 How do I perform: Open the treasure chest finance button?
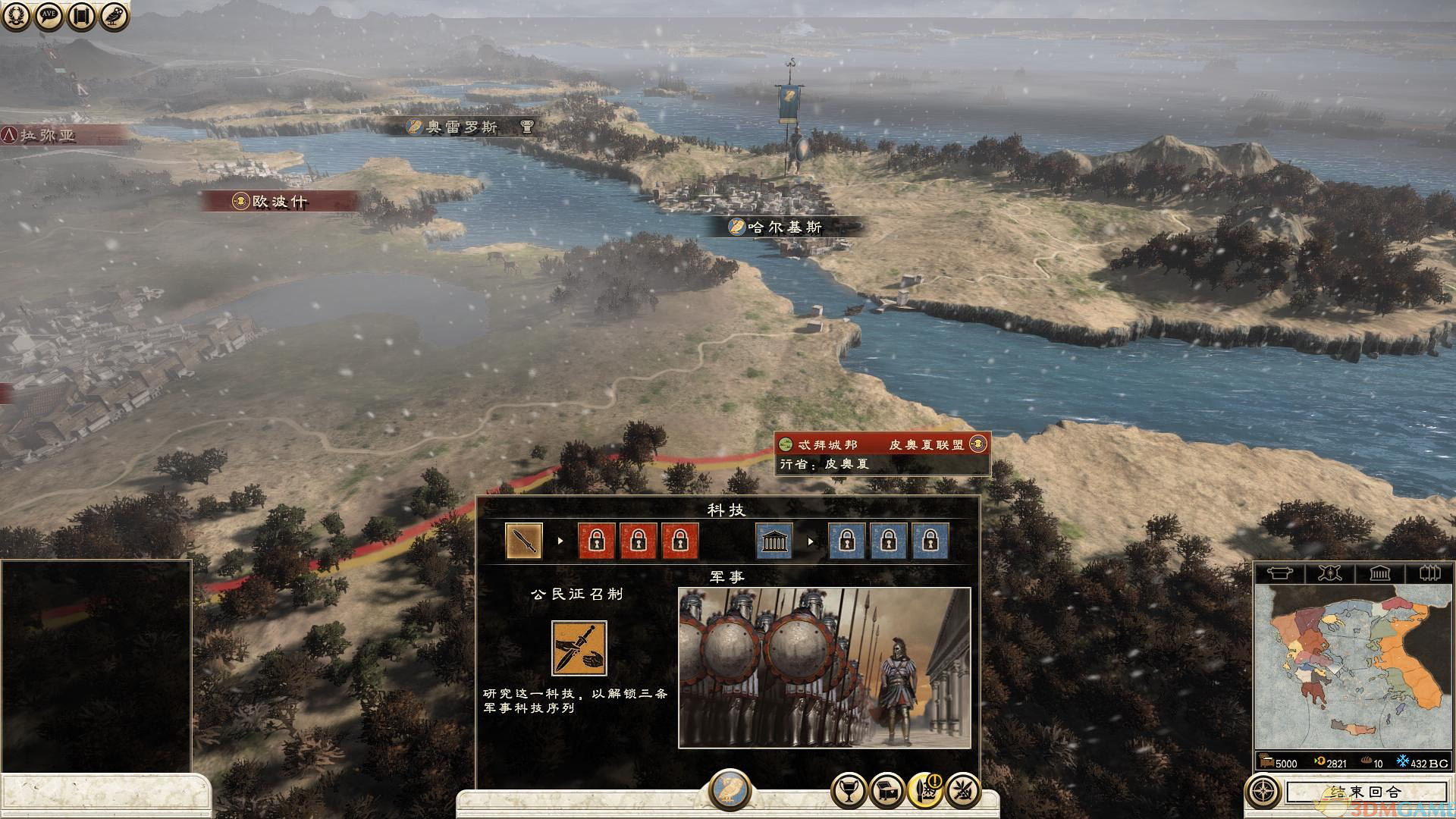pyautogui.click(x=886, y=791)
